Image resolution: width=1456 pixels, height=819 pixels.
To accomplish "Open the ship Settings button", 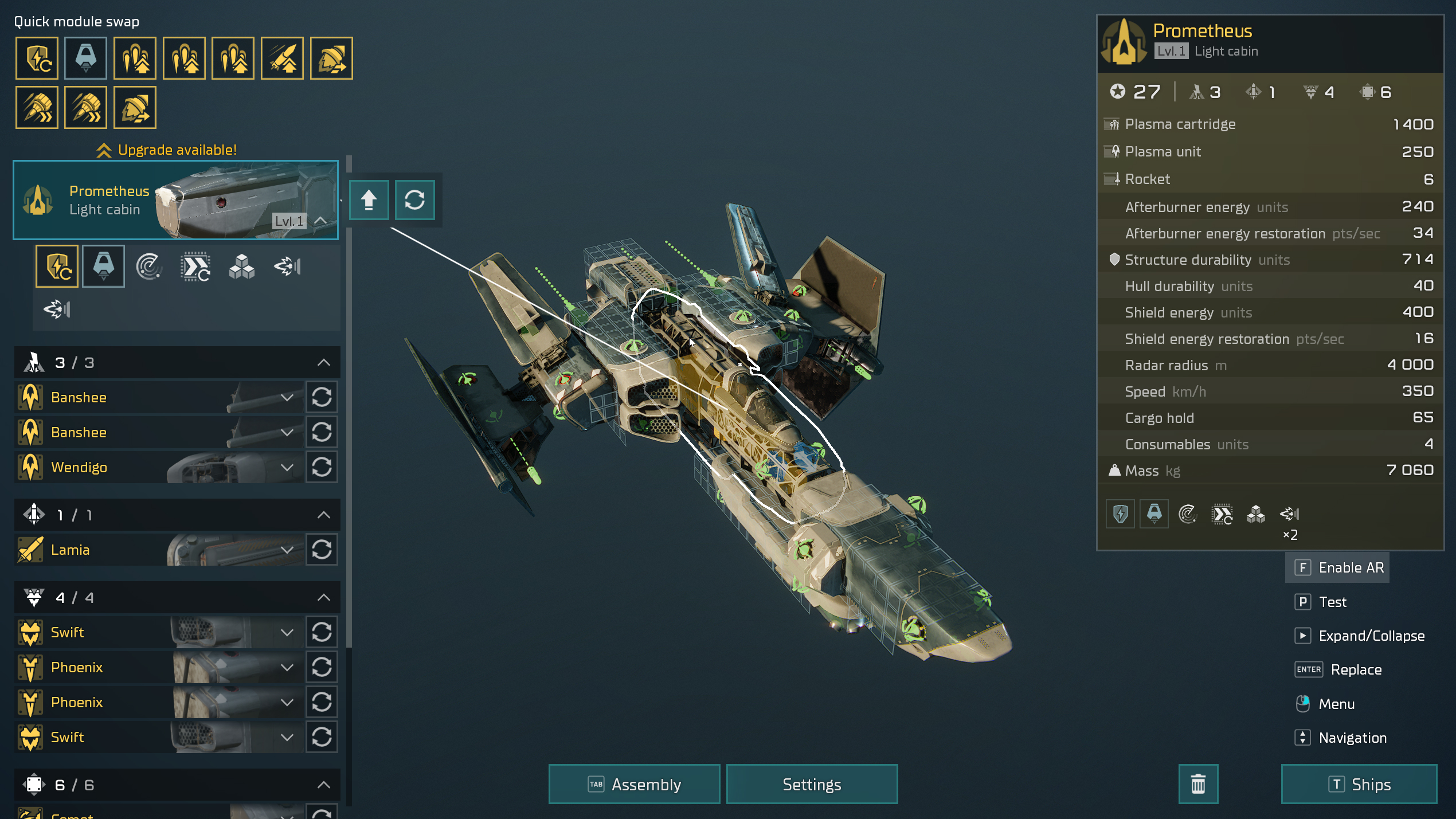I will click(x=811, y=784).
